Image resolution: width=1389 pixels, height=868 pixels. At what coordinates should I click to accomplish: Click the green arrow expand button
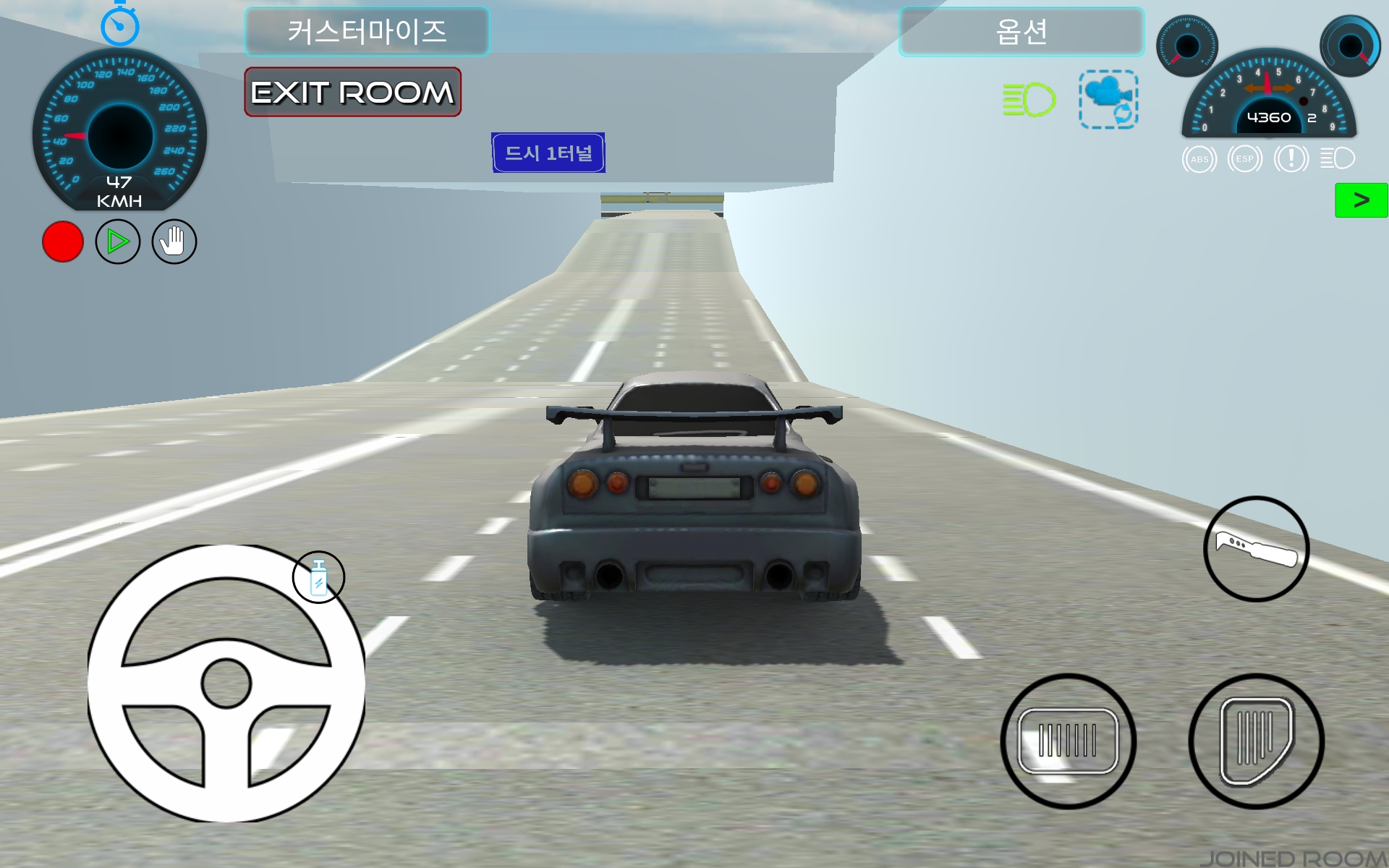tap(1361, 200)
